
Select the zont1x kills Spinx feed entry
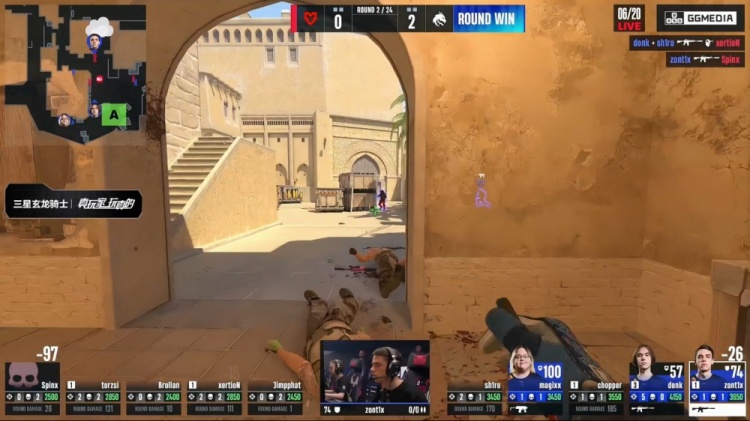click(705, 60)
